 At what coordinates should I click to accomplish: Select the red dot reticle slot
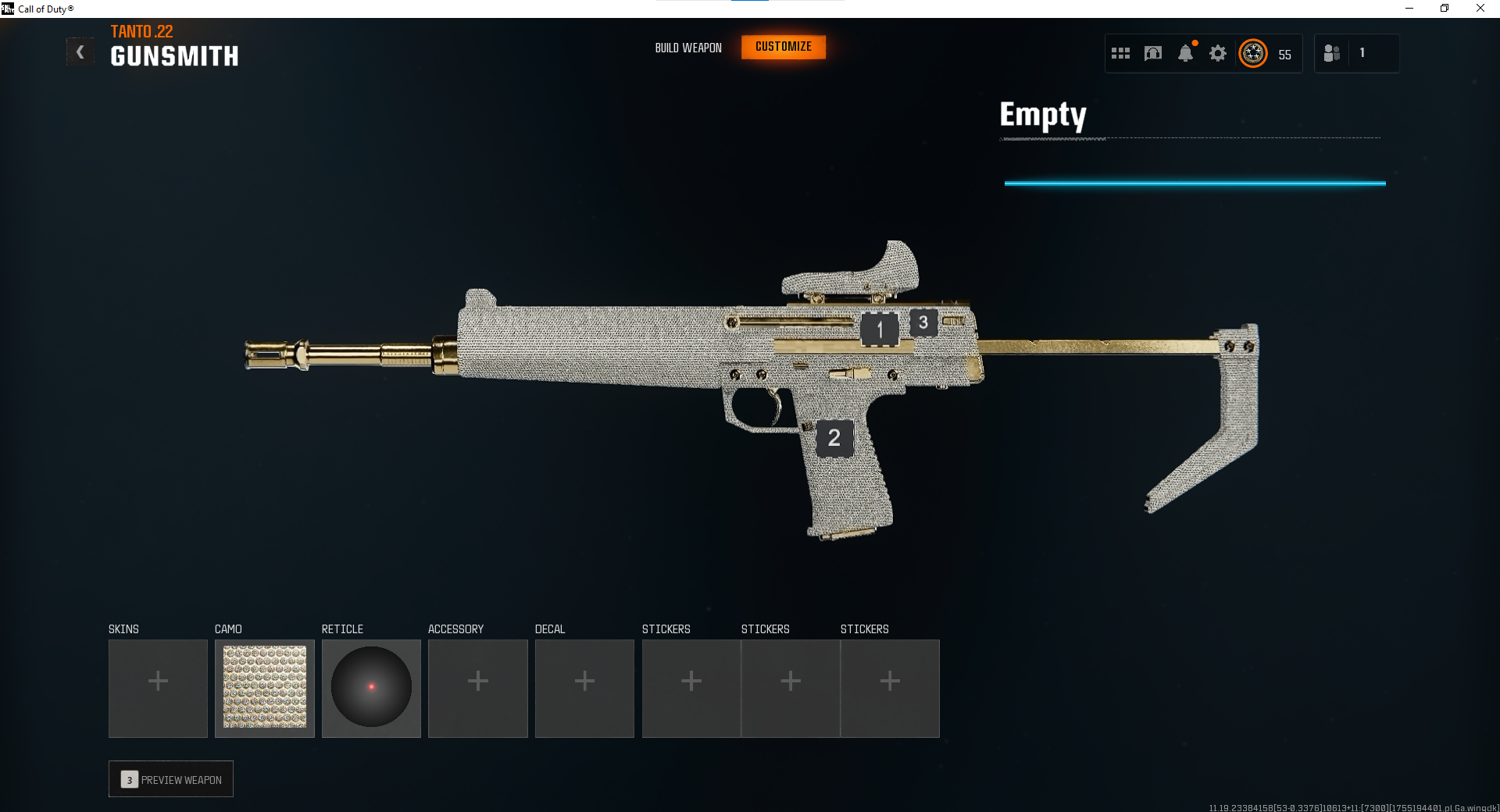coord(371,689)
